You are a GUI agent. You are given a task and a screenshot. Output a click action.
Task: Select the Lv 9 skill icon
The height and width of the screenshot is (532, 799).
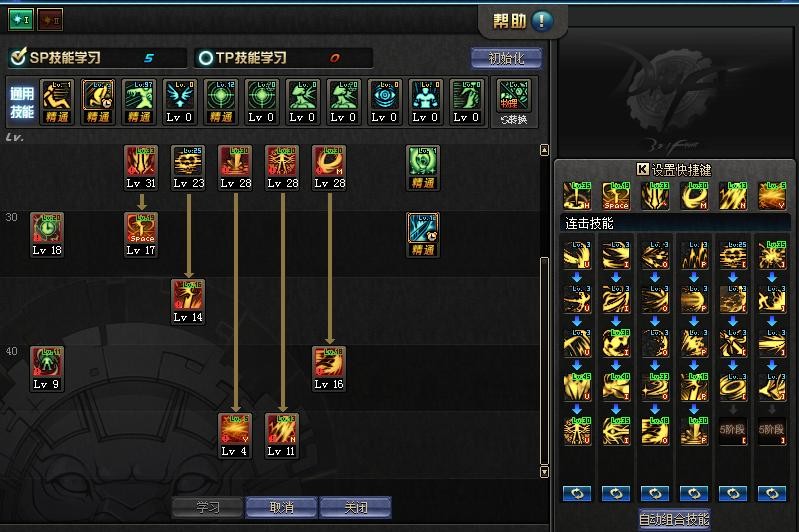[x=46, y=362]
